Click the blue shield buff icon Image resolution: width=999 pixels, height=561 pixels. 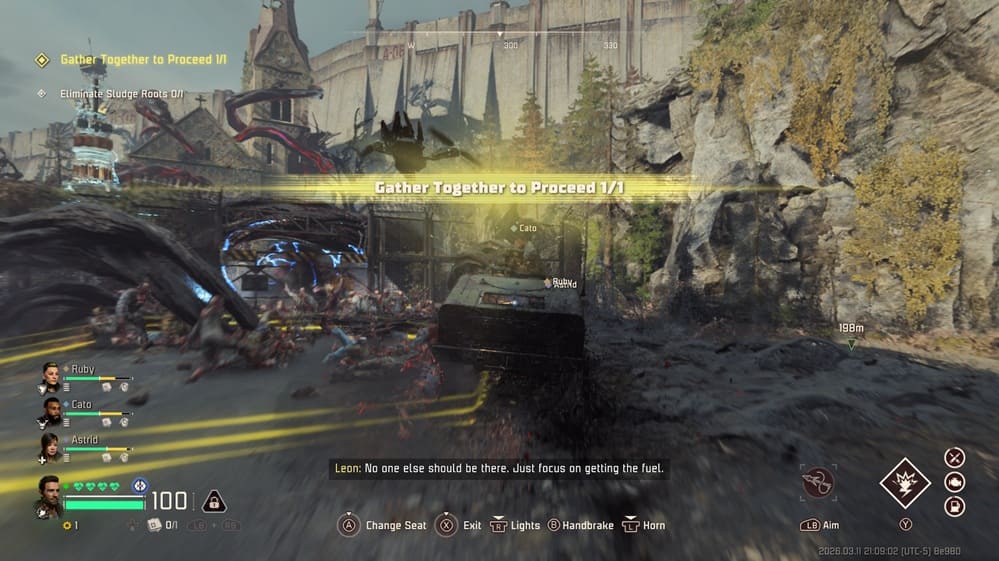pyautogui.click(x=139, y=485)
